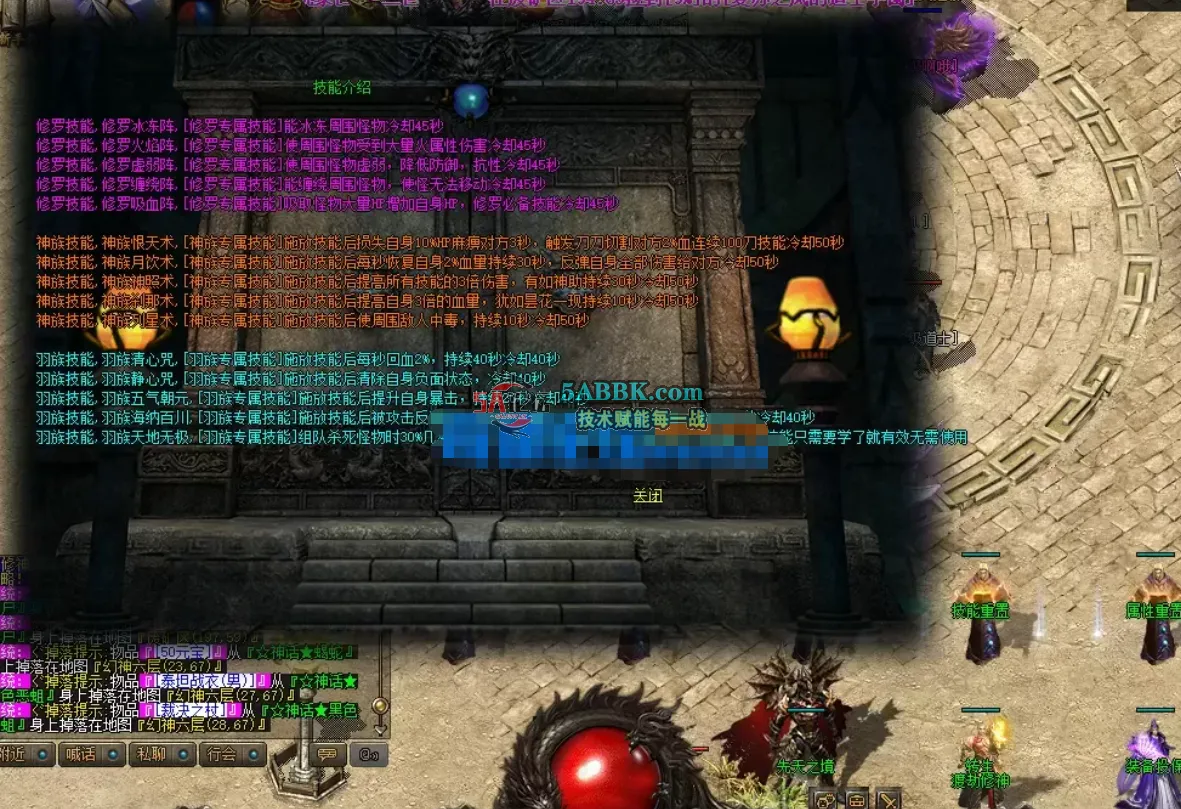Click the sword icon on the bottom bar

pyautogui.click(x=888, y=799)
